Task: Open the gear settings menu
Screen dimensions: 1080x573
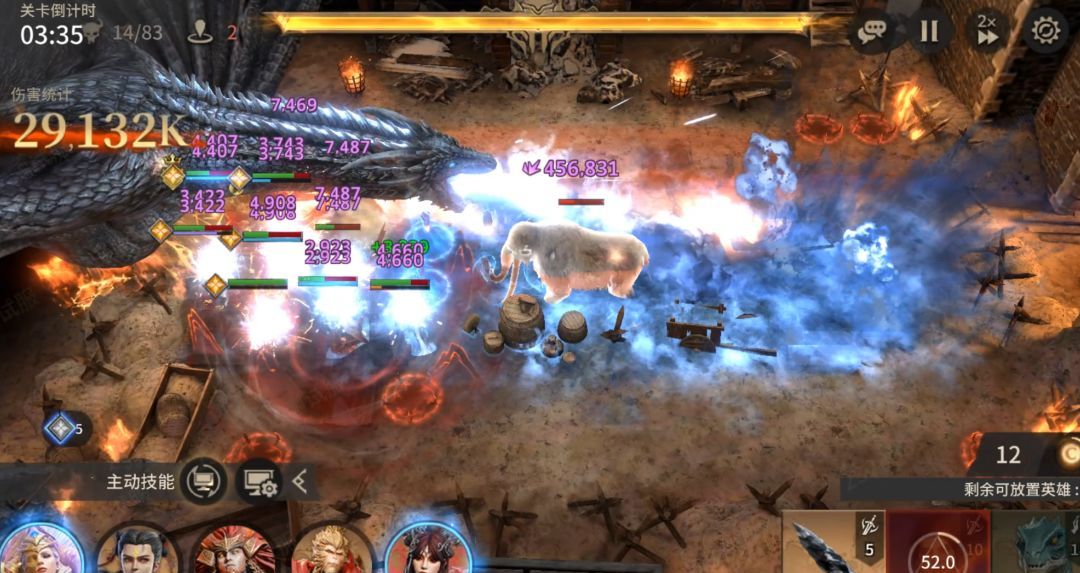Action: pos(1045,31)
